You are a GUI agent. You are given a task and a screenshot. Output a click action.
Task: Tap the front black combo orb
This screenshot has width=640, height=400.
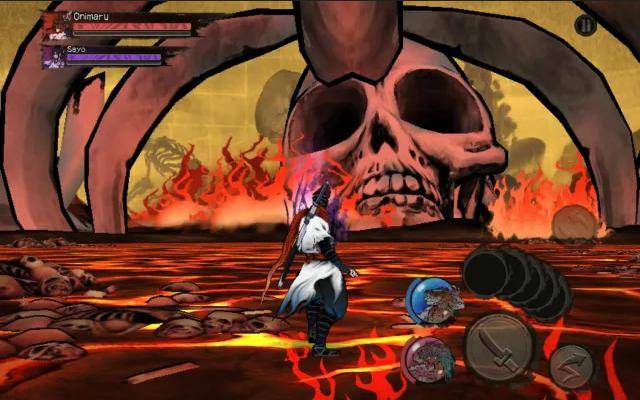(x=487, y=272)
